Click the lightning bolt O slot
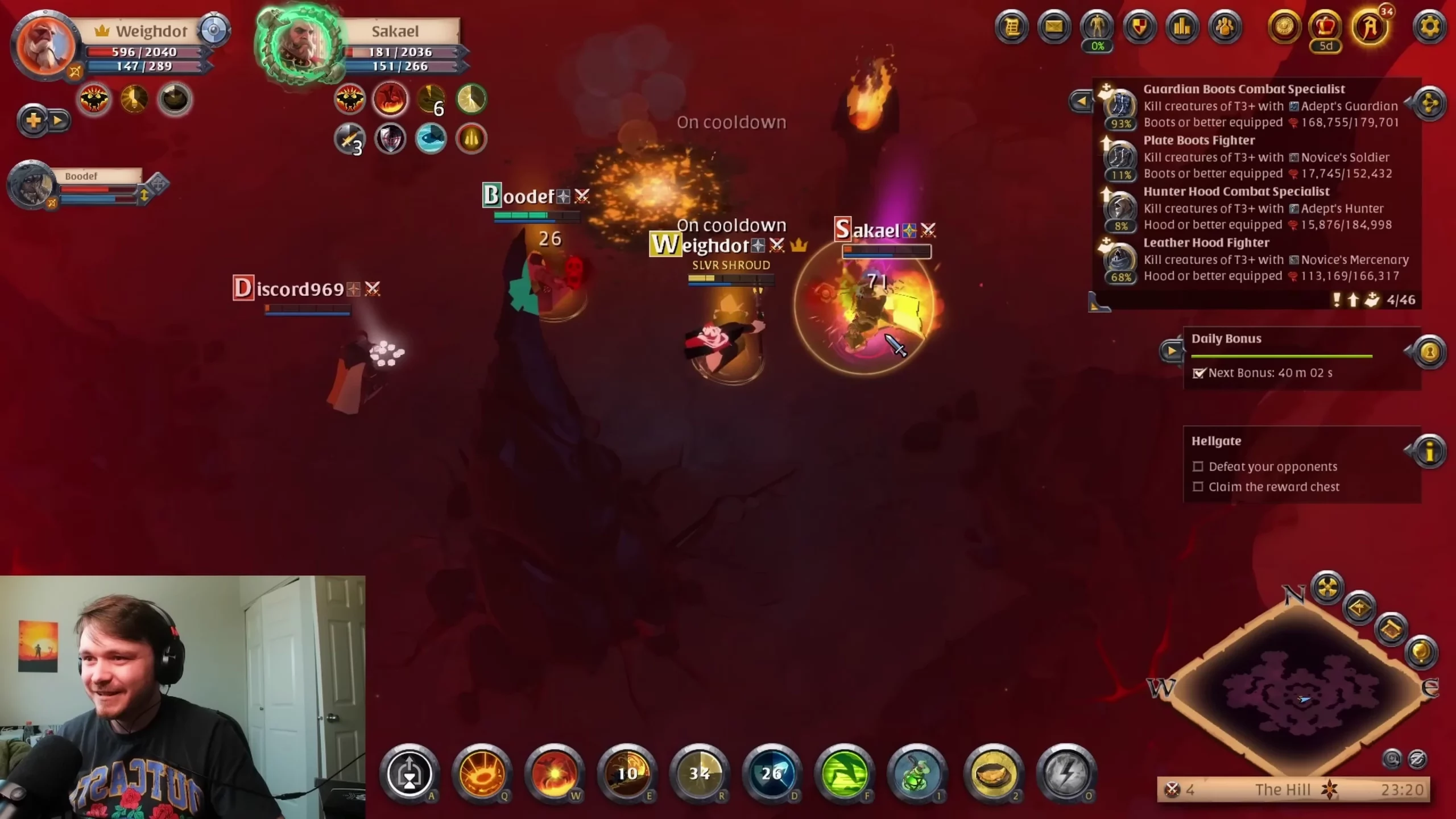 1066,773
